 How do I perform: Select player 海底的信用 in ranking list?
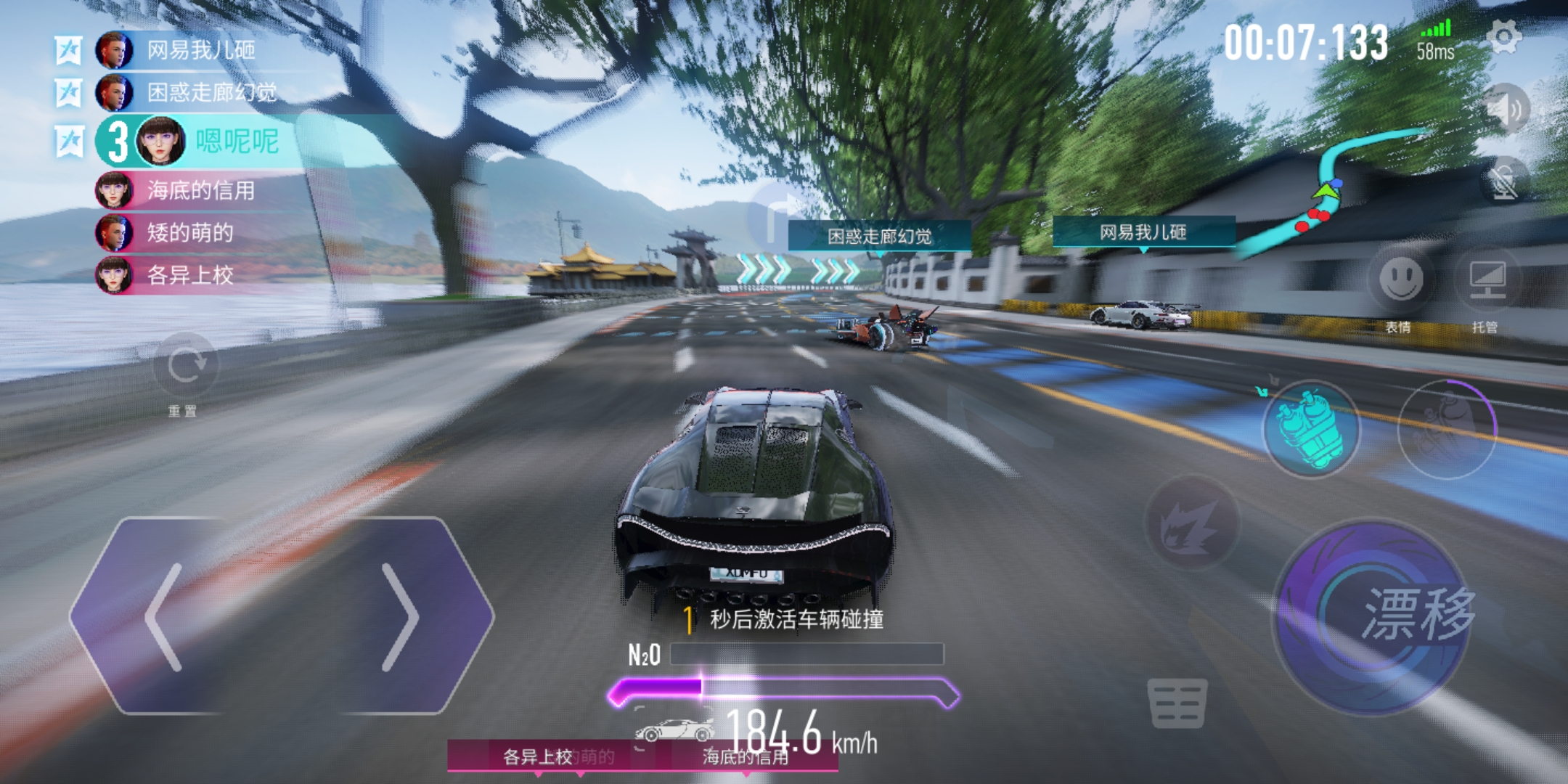point(200,190)
